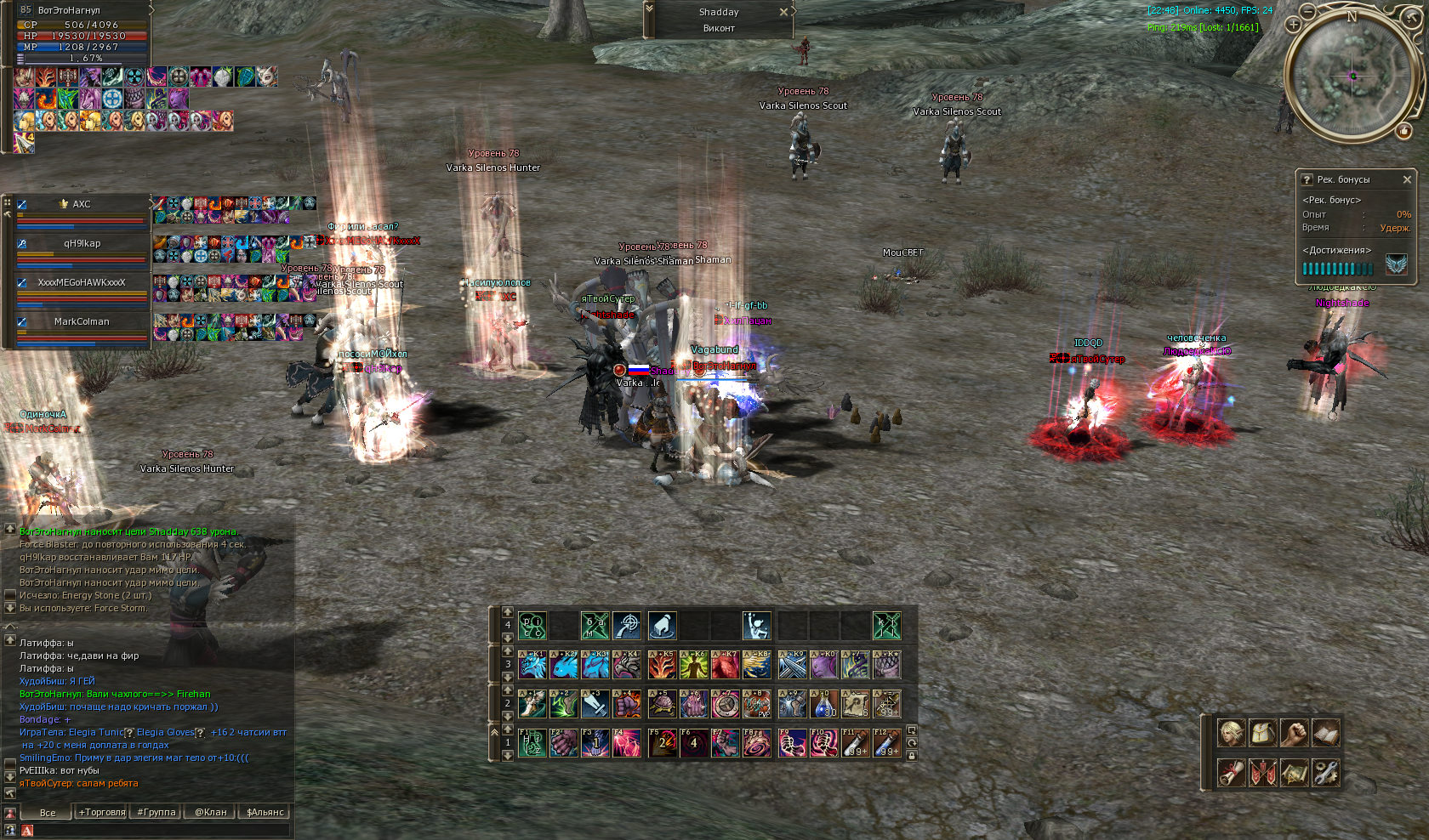Select the Все chat tab
The image size is (1429, 840).
click(48, 812)
